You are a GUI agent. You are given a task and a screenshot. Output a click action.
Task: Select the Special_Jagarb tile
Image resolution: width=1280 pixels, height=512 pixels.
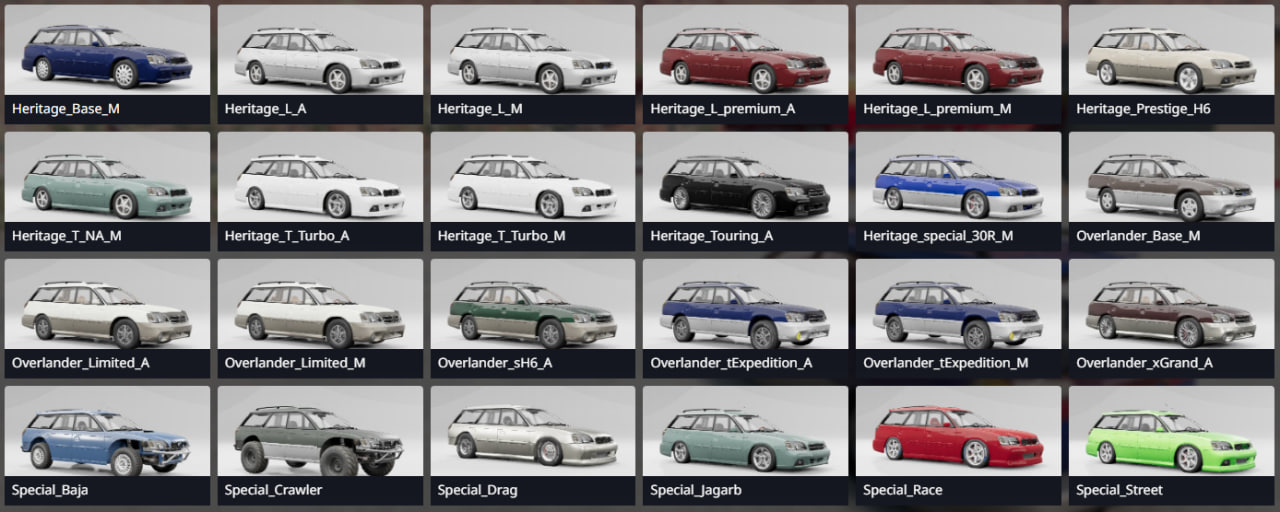(746, 441)
